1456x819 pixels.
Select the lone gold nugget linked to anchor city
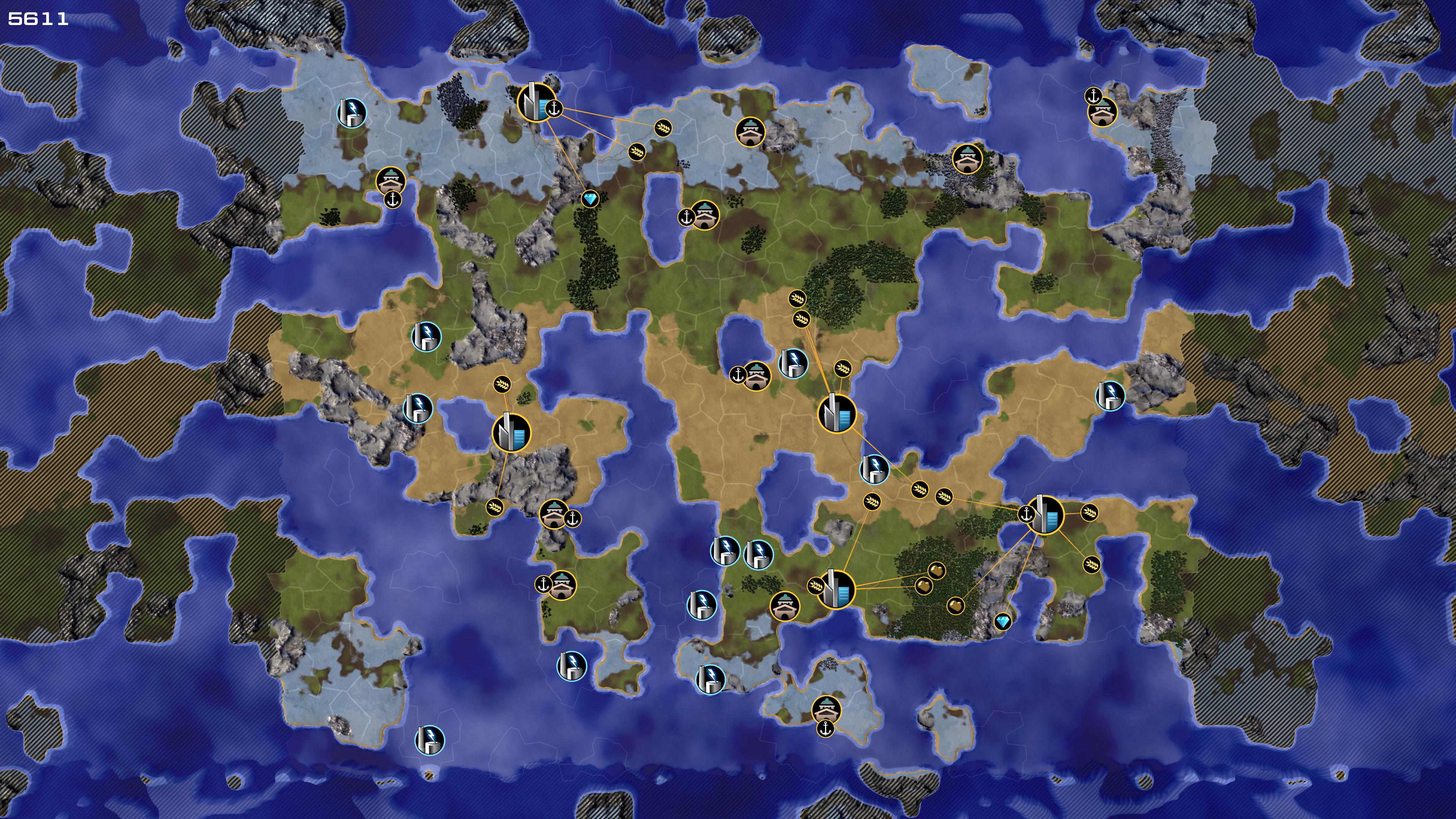point(955,606)
